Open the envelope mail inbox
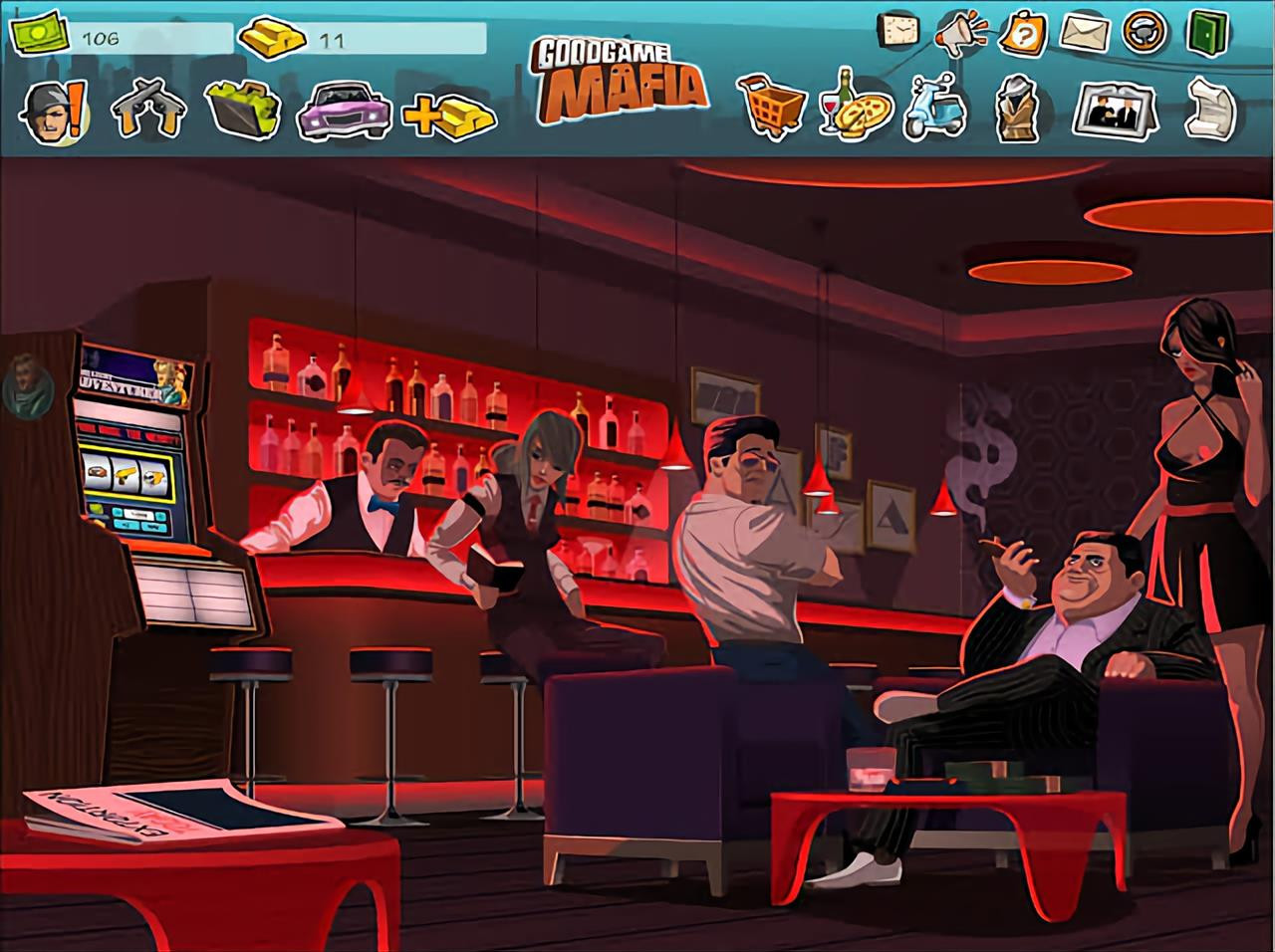 coord(1085,33)
